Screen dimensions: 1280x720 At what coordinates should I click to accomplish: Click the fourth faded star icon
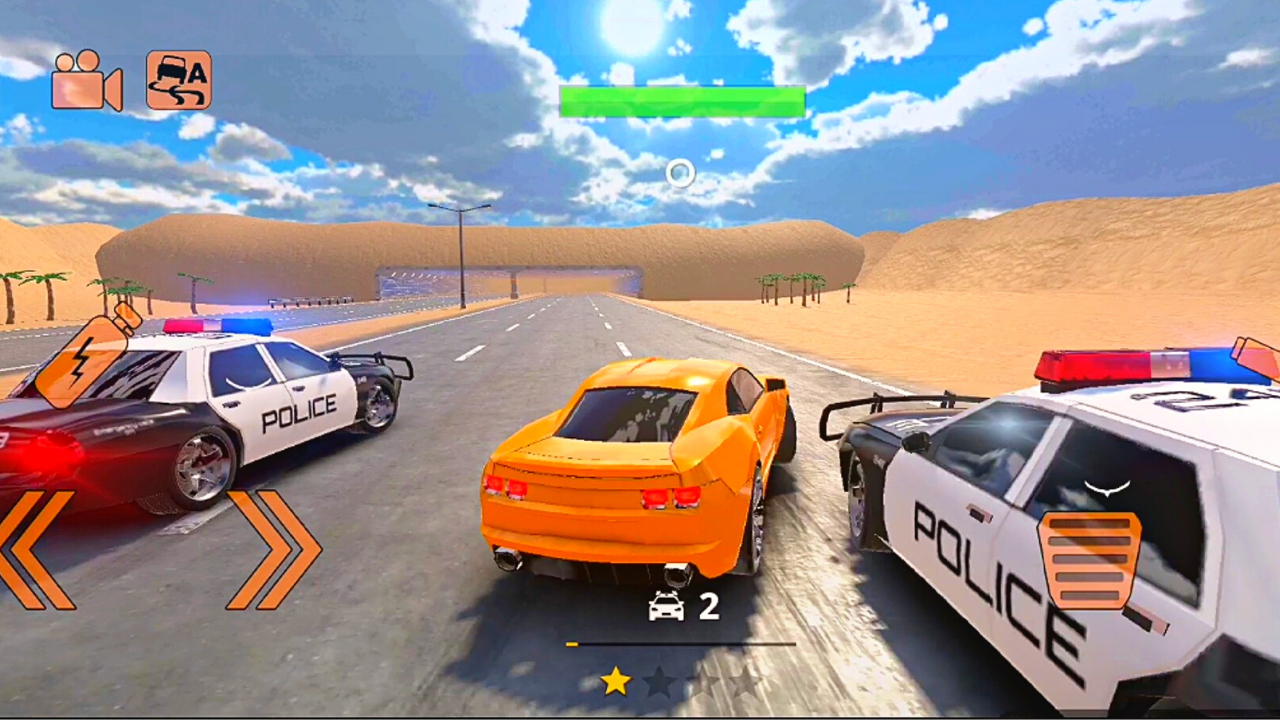point(745,683)
